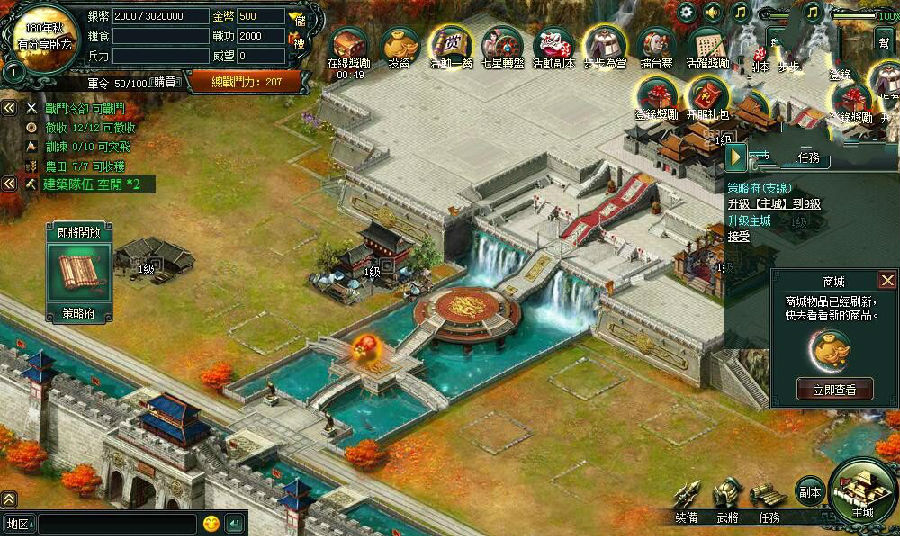The width and height of the screenshot is (900, 536).
Task: Open the 任務 quest scroll icon in bottom bar
Action: (x=768, y=494)
